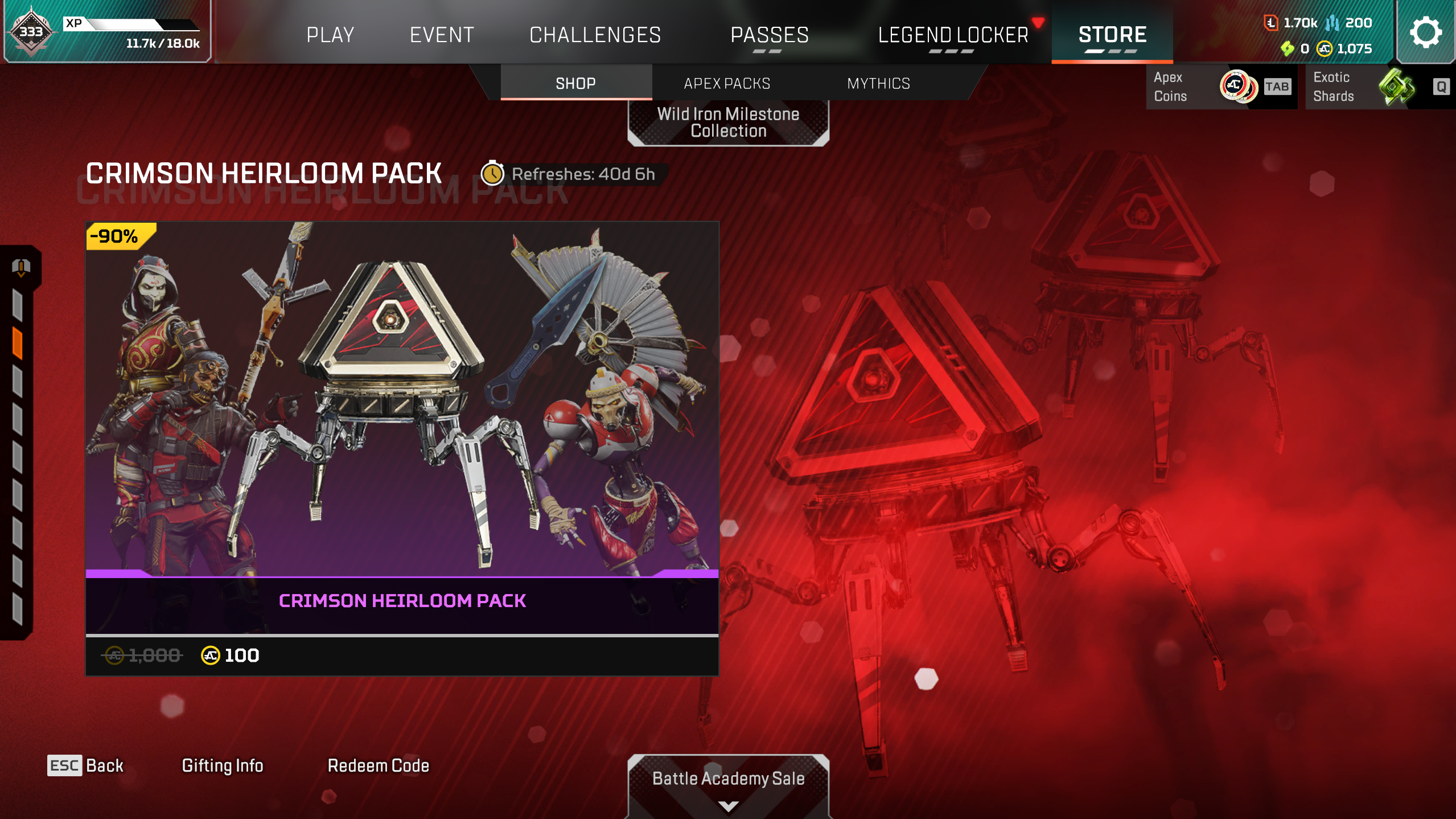Open the Passes tab
Viewport: 1456px width, 819px height.
coord(770,35)
